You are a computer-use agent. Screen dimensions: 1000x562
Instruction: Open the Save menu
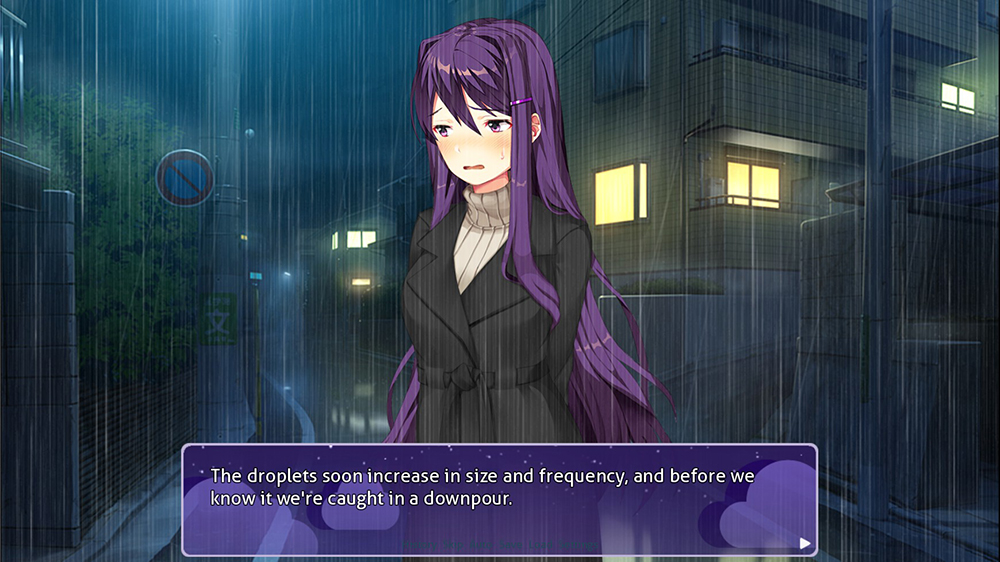pyautogui.click(x=511, y=545)
